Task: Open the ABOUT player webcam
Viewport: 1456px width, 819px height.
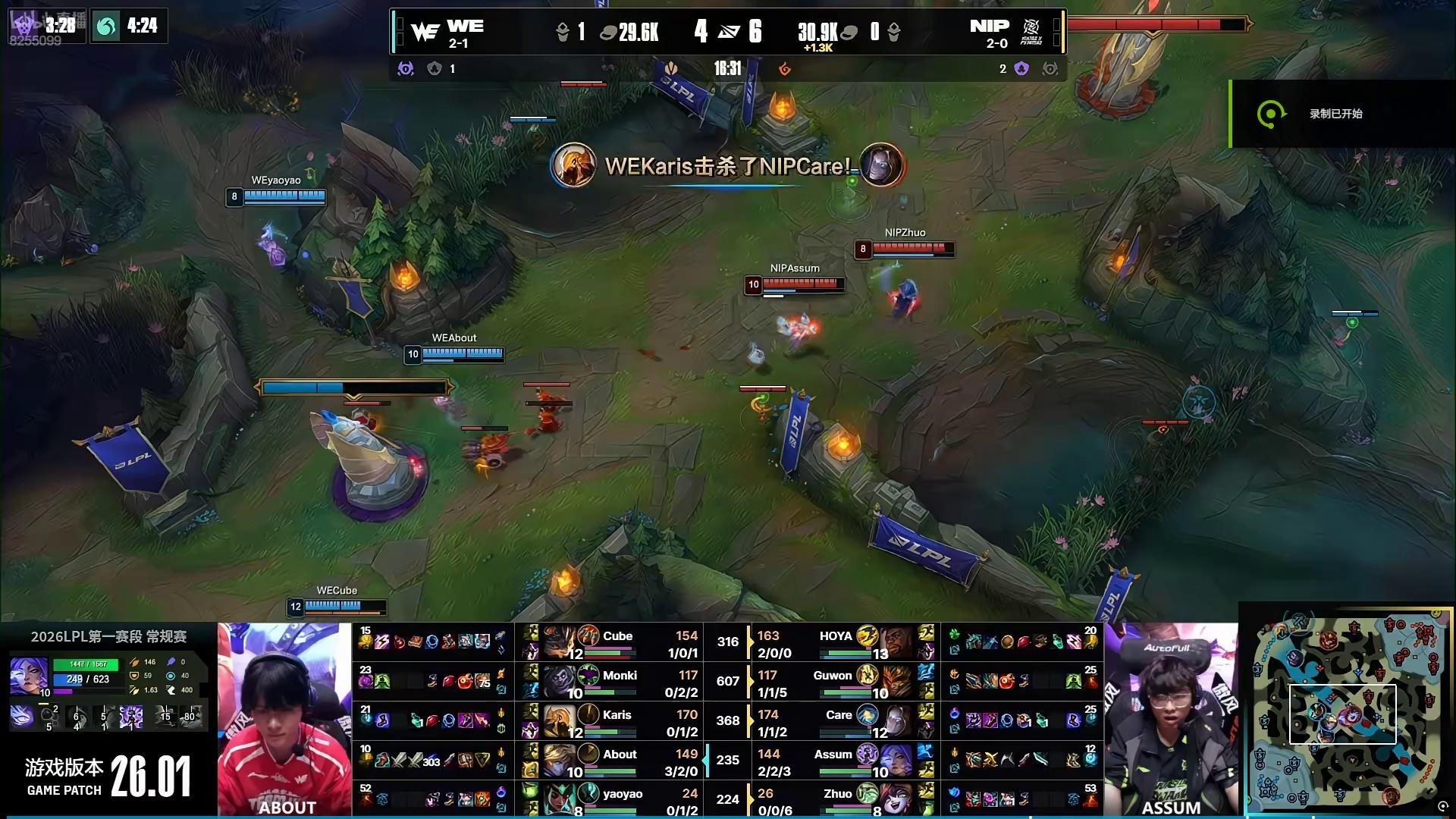Action: [285, 720]
